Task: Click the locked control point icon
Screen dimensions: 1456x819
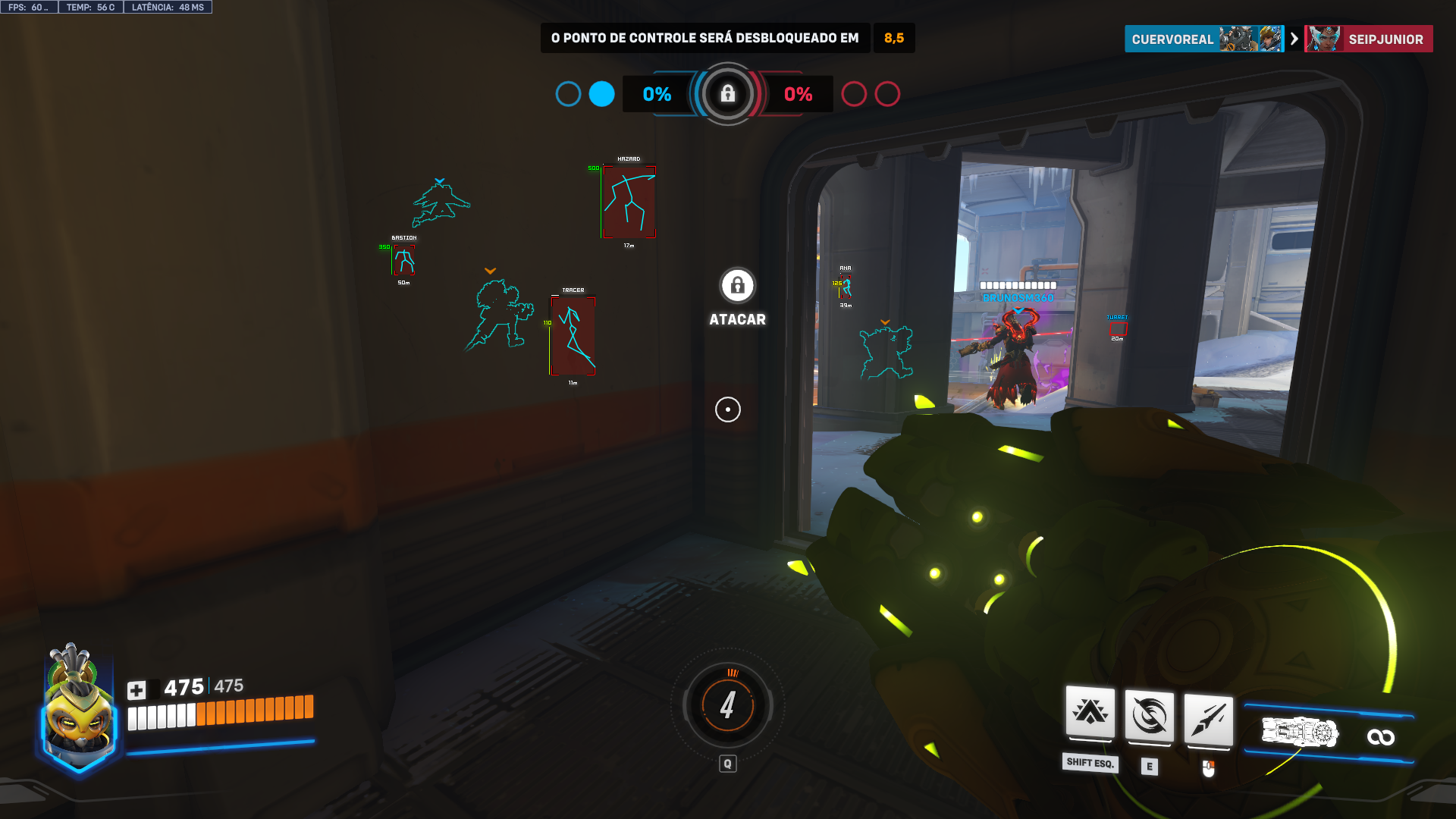Action: [x=727, y=94]
